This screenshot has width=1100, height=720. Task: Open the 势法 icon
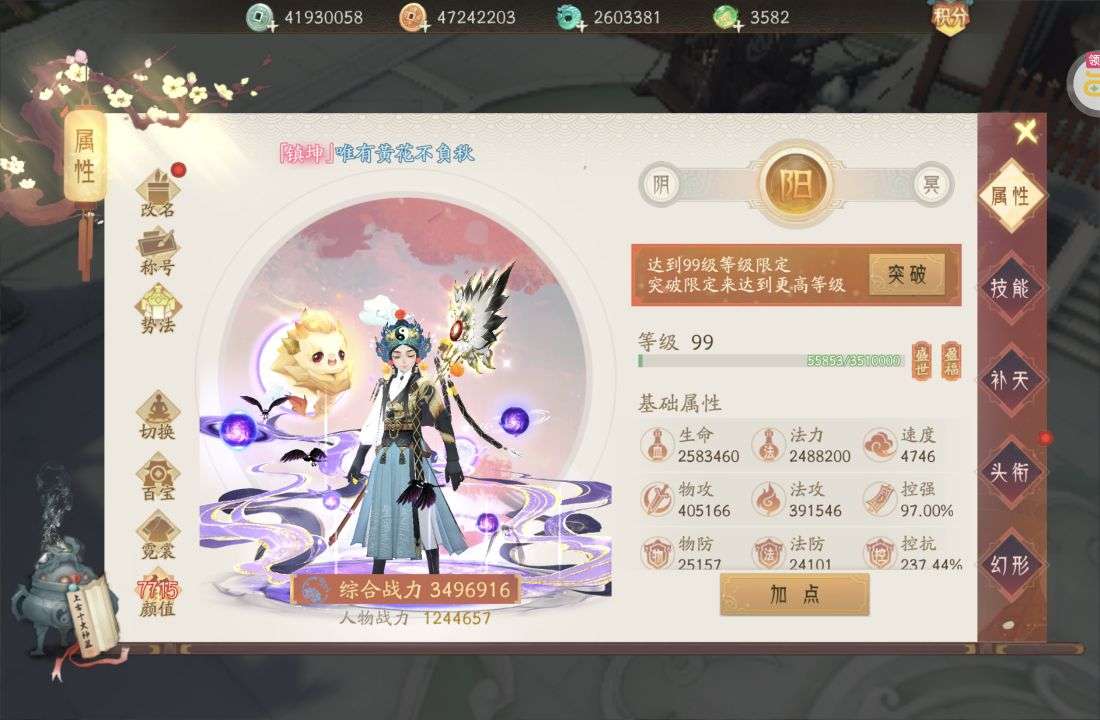[x=158, y=308]
